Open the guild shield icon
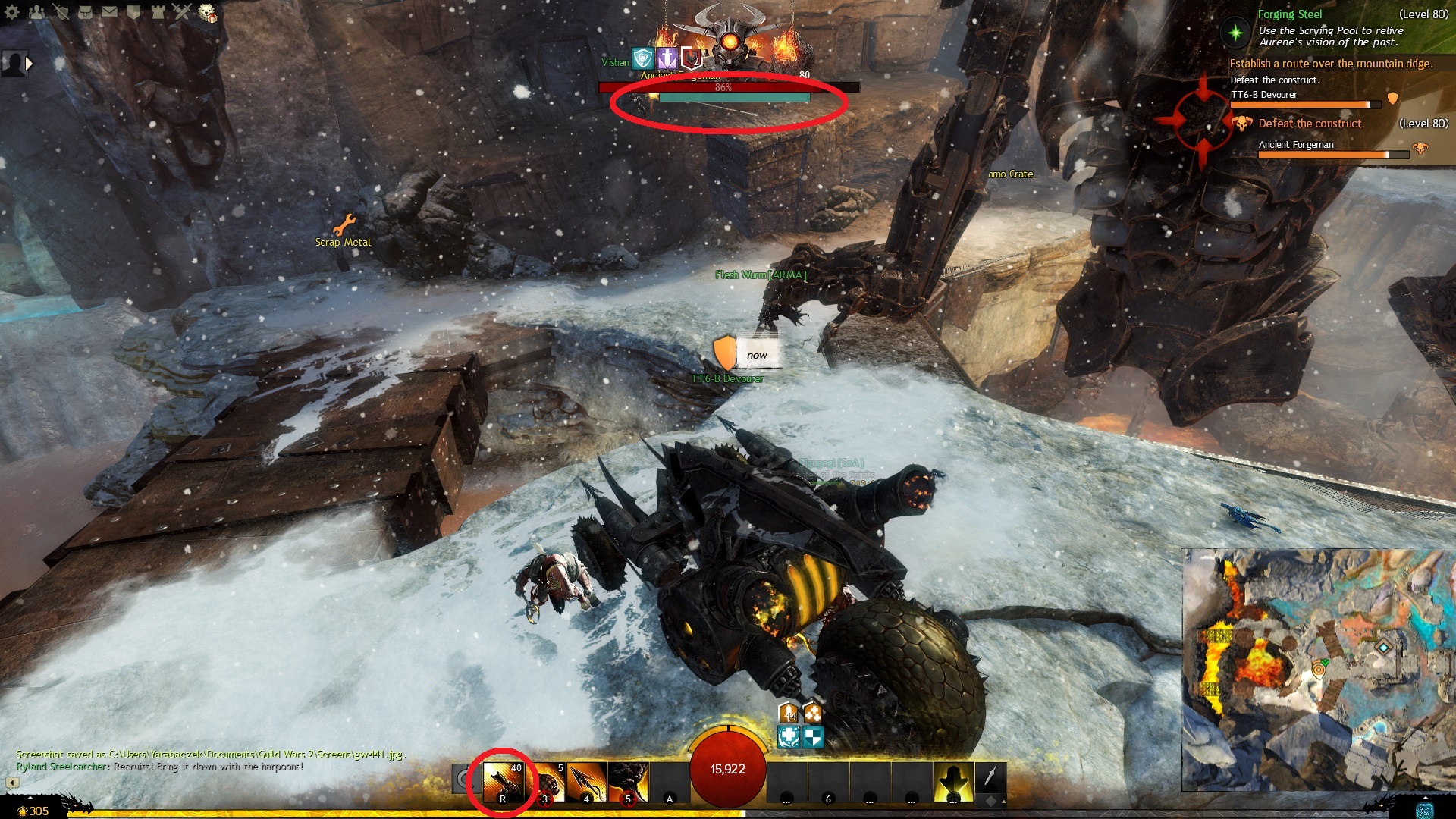The image size is (1456, 819). pyautogui.click(x=133, y=12)
